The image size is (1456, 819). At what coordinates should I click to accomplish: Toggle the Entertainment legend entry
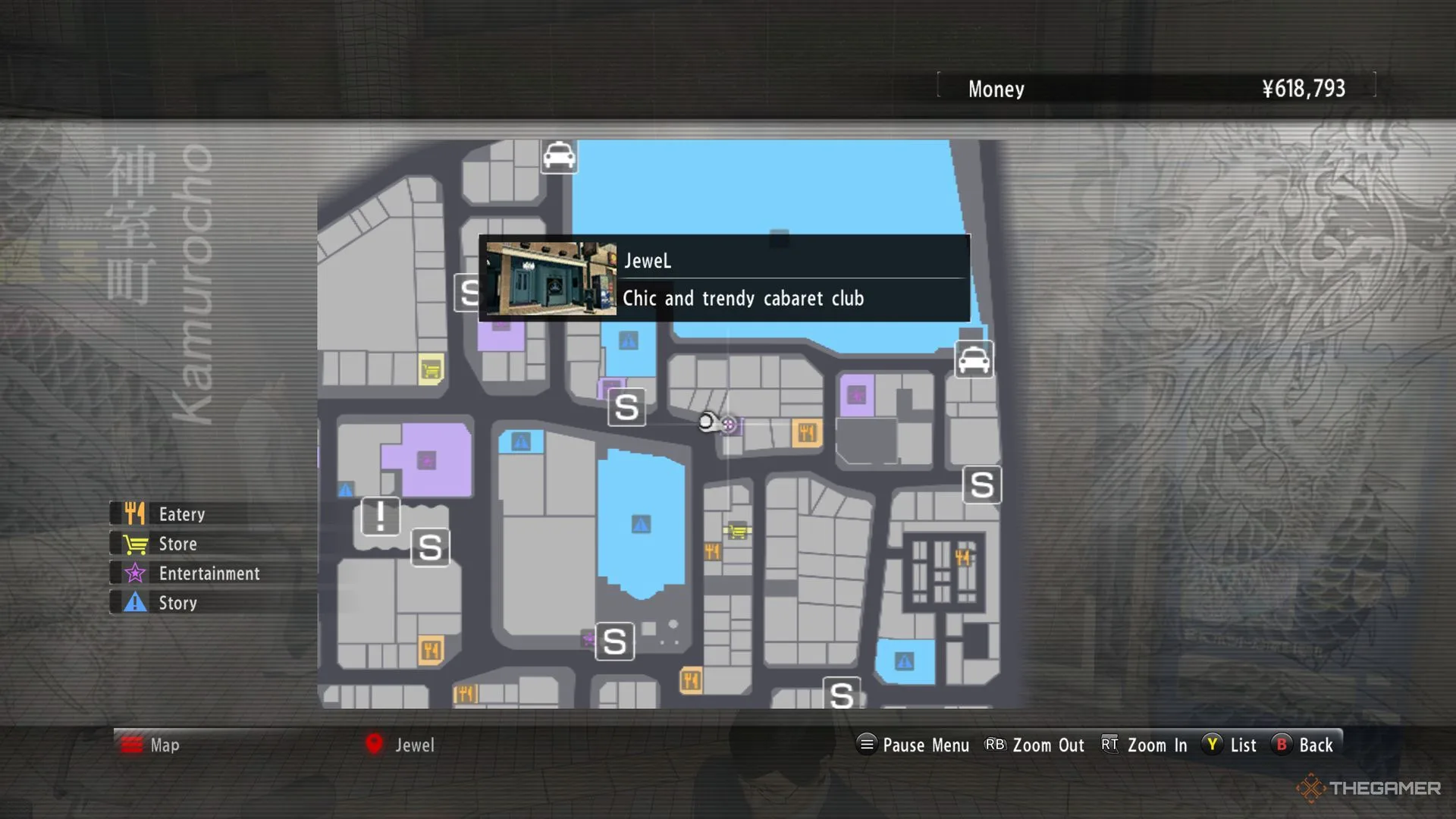(209, 573)
